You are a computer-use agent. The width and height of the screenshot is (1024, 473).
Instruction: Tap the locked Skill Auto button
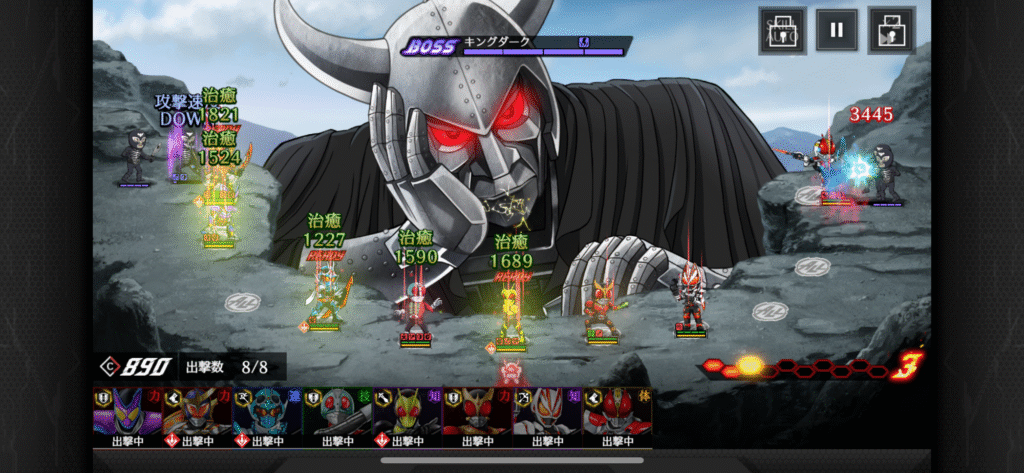click(x=781, y=29)
